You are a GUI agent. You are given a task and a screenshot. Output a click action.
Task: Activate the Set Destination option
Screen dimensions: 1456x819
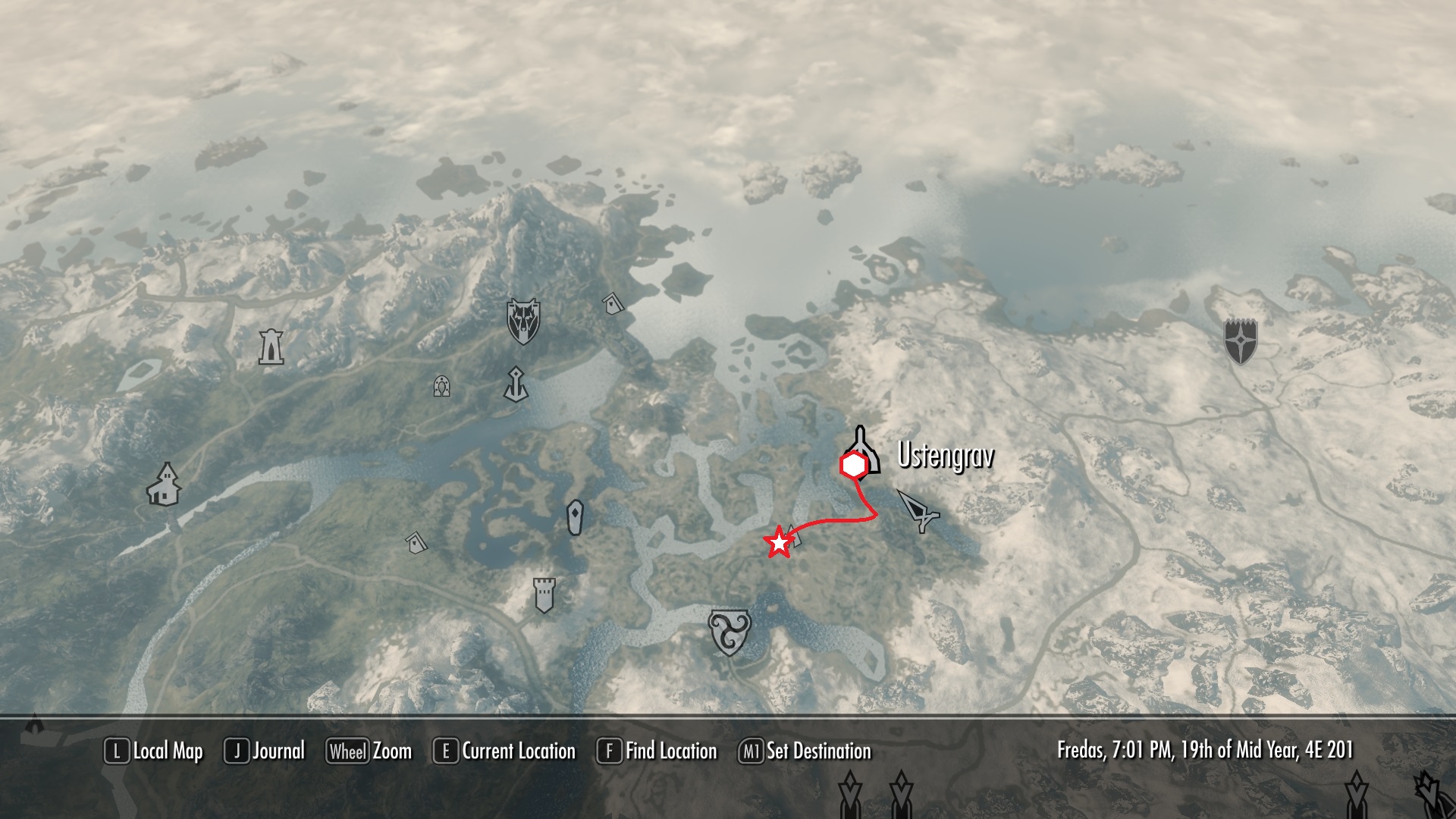[x=805, y=752]
